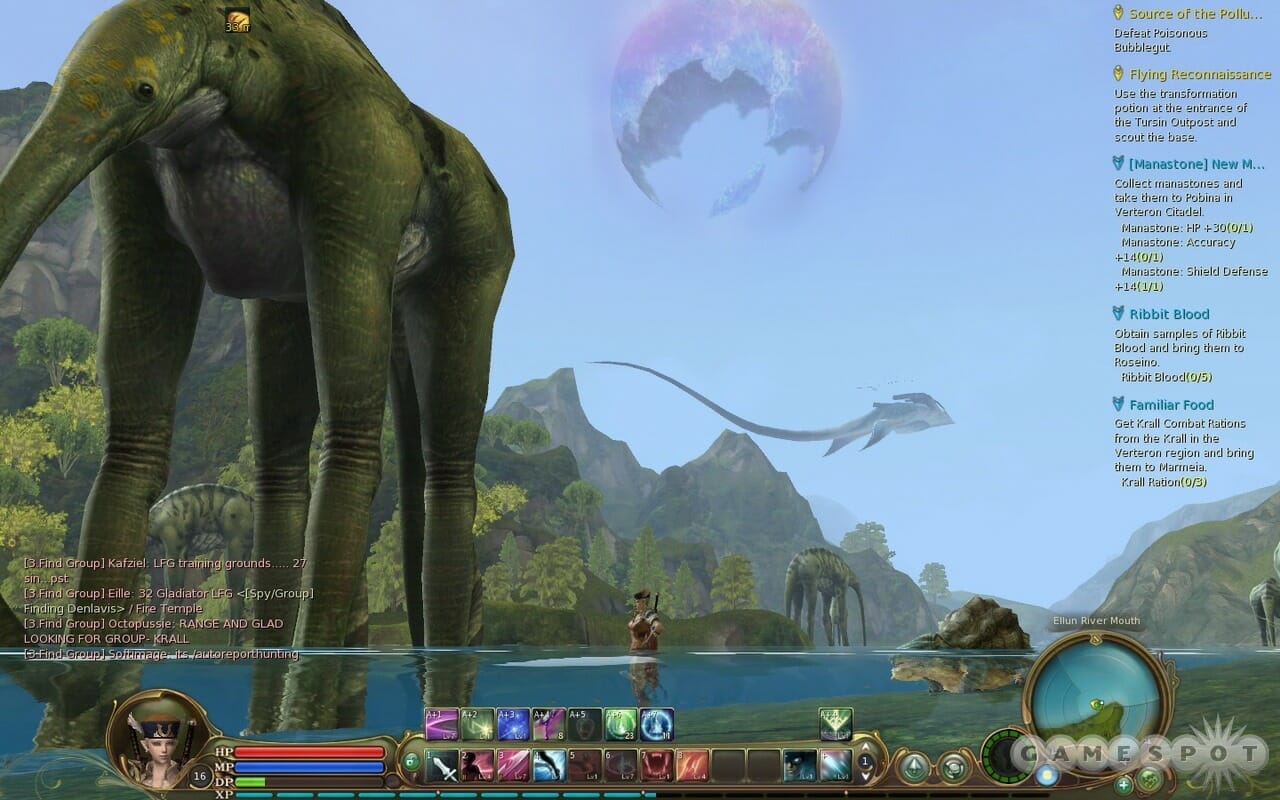Use the Alt+7 blue ring item
Screen dimensions: 1280x800
(657, 723)
